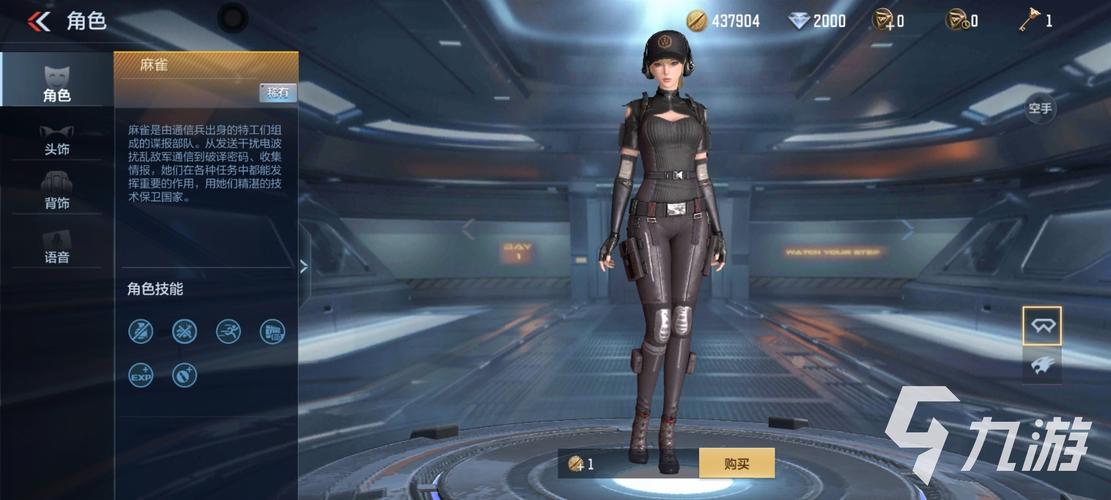The width and height of the screenshot is (1111, 500).
Task: View the crossed-out arrows skill icon
Action: pos(184,331)
